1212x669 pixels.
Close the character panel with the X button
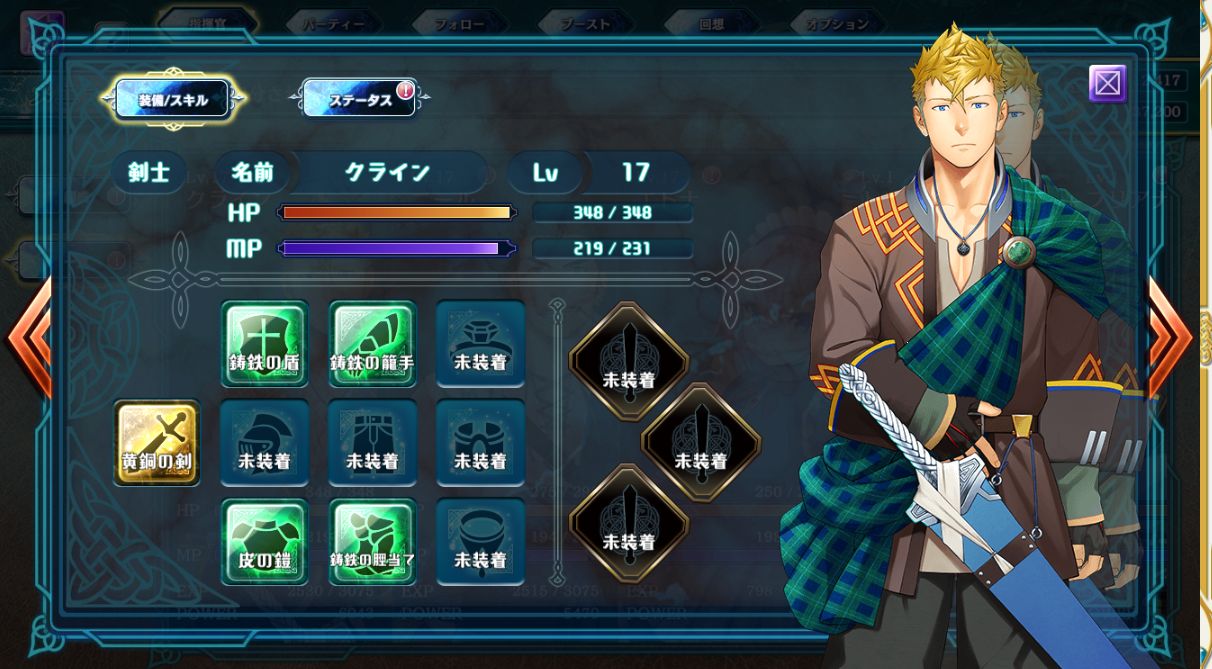point(1107,84)
